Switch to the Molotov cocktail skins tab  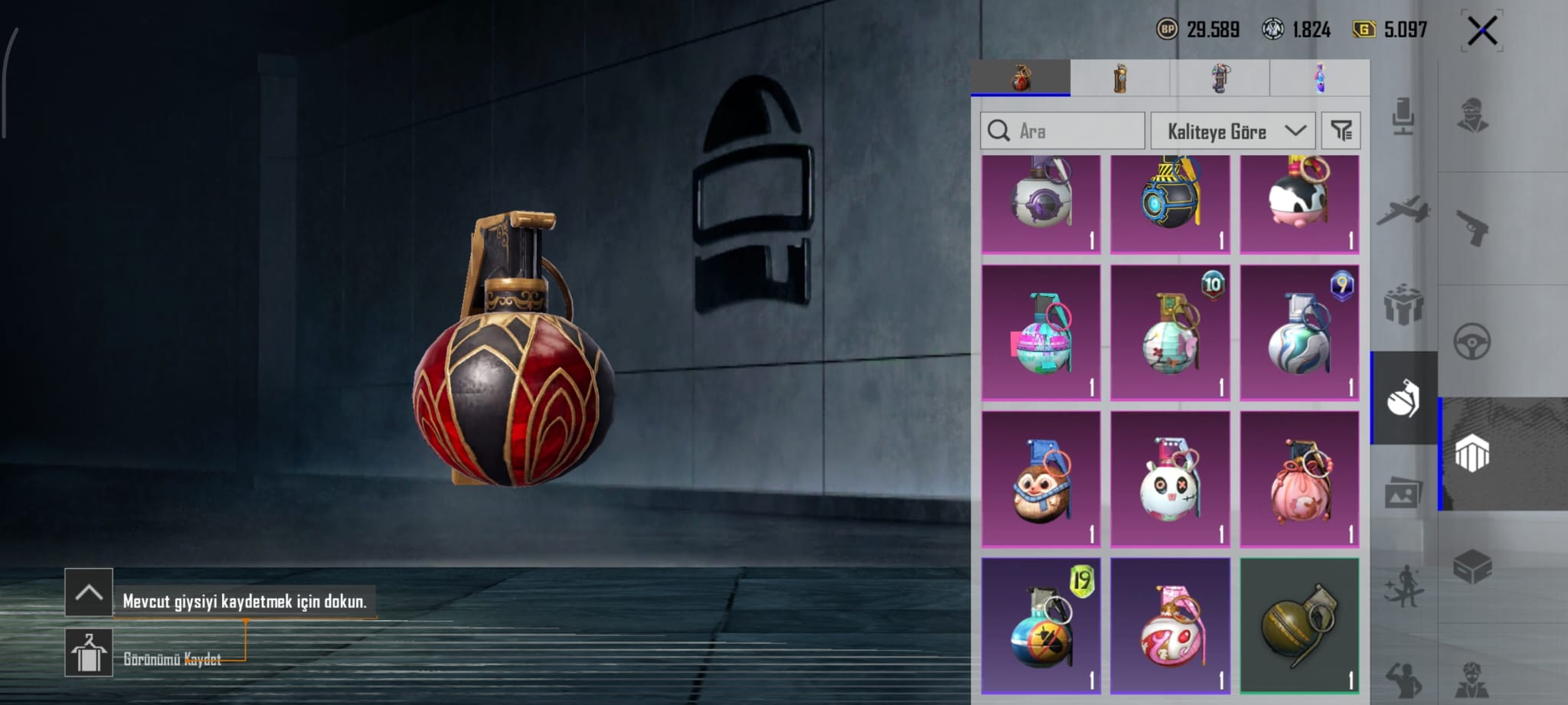1319,78
